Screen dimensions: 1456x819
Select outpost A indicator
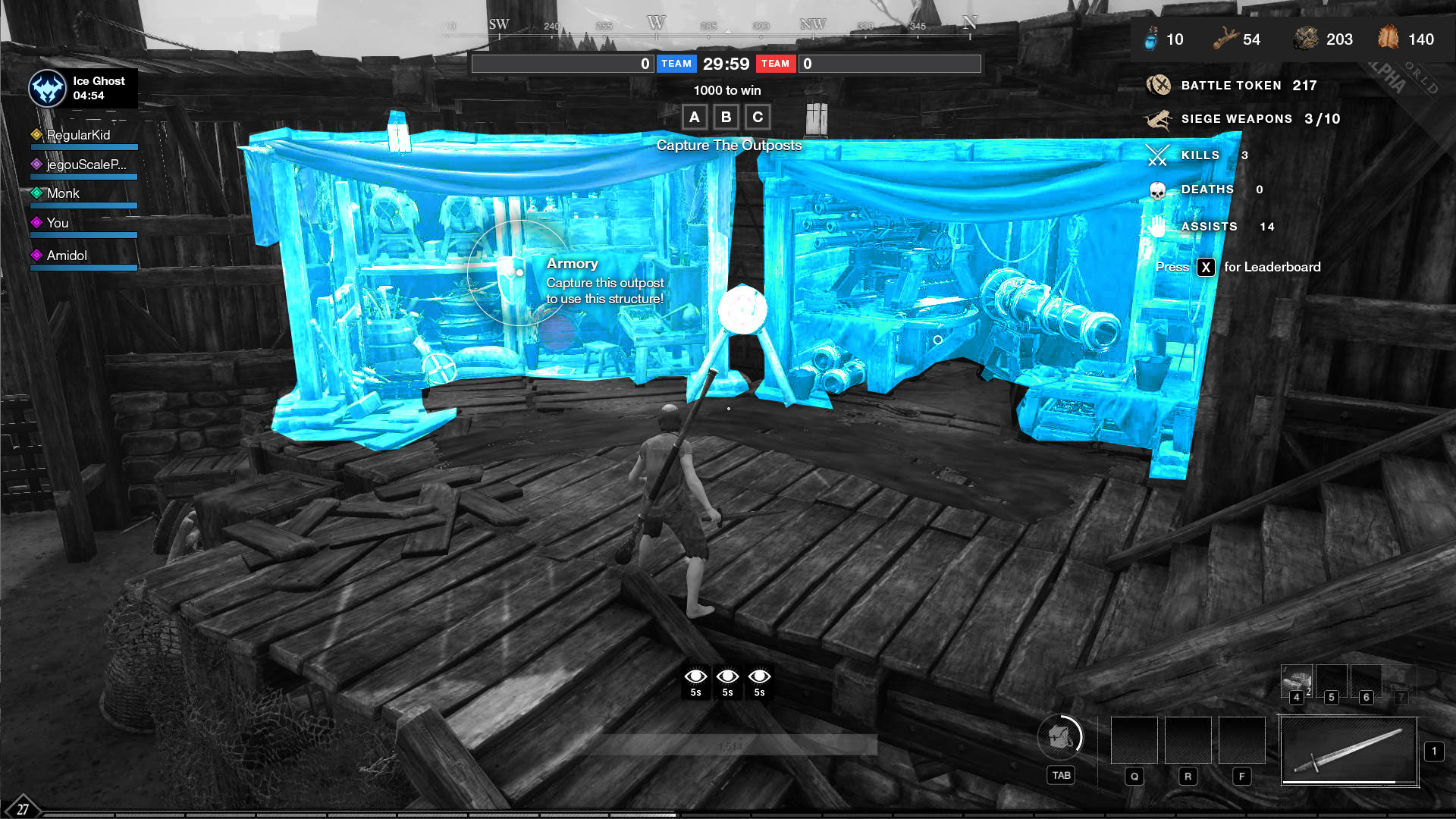[694, 118]
